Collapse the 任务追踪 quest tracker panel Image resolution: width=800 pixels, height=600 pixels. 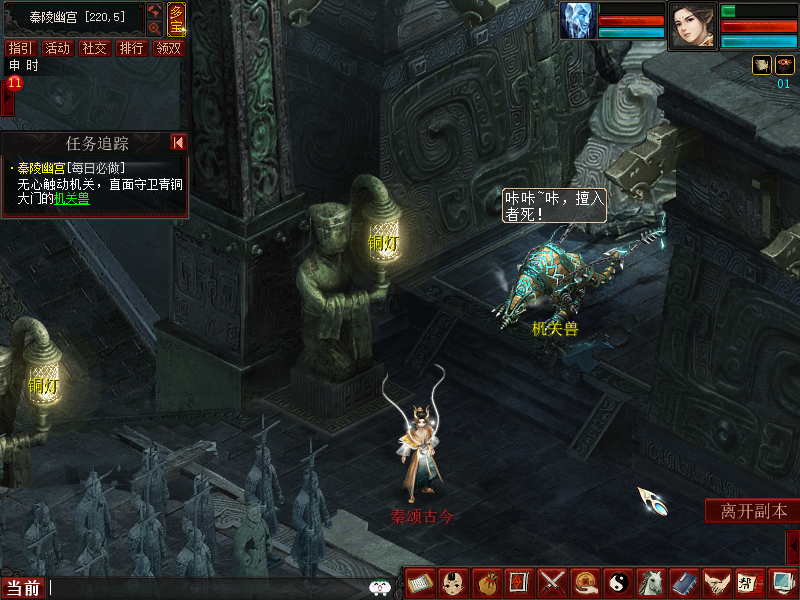click(178, 143)
